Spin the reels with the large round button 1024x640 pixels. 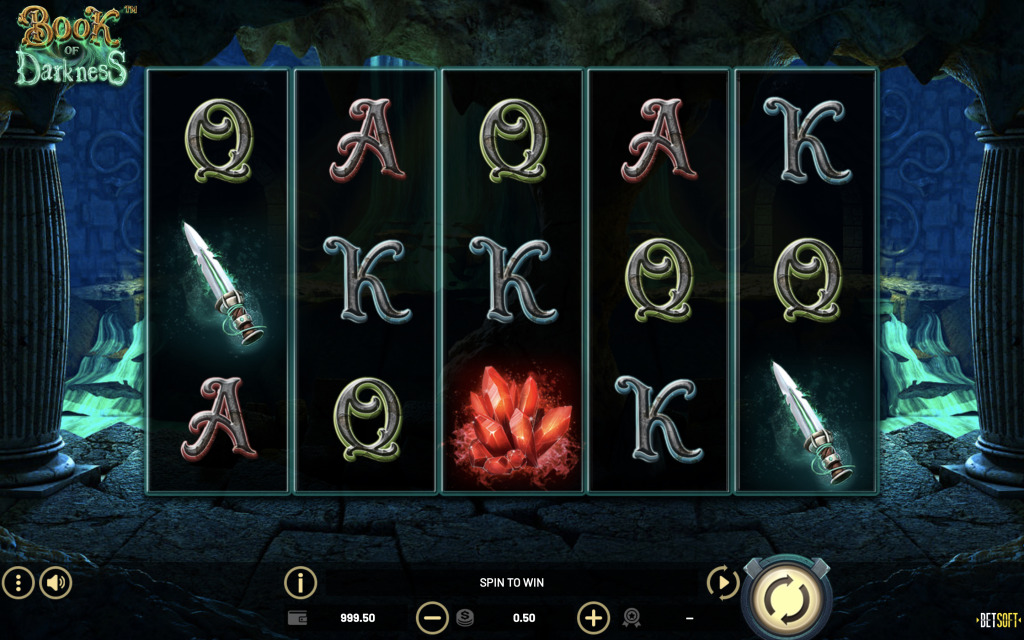click(786, 597)
